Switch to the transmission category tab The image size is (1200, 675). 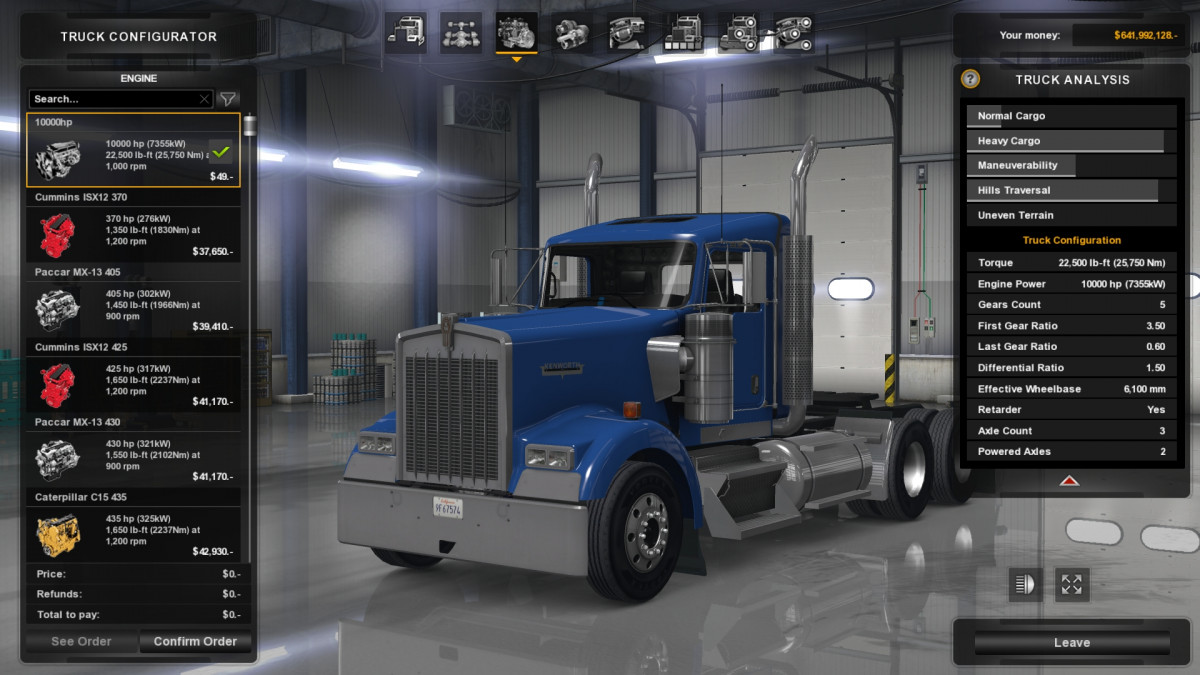point(572,32)
